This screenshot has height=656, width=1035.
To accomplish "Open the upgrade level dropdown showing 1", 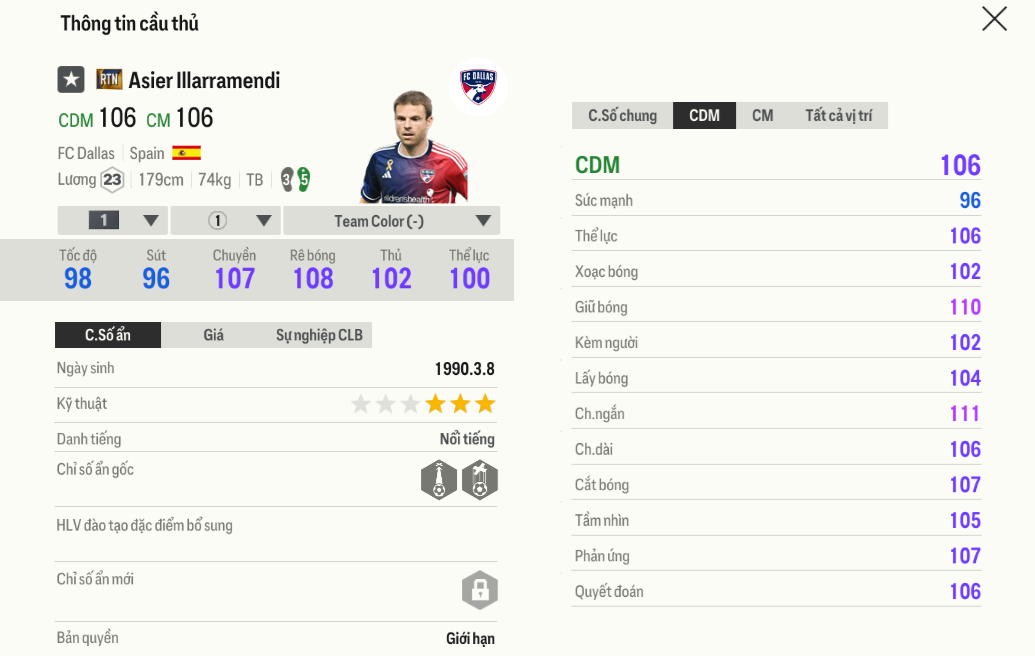I will tap(112, 221).
